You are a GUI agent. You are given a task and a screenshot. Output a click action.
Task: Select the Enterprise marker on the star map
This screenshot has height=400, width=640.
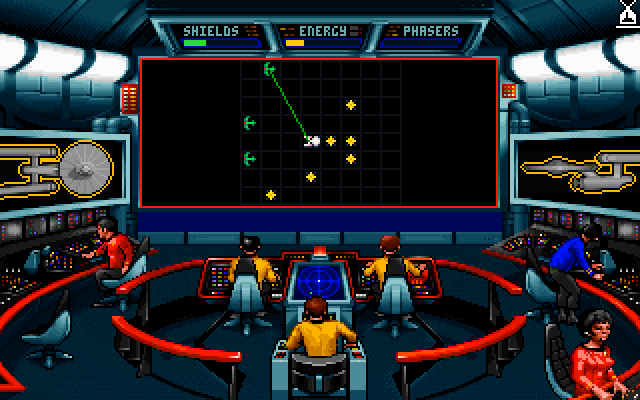(311, 141)
